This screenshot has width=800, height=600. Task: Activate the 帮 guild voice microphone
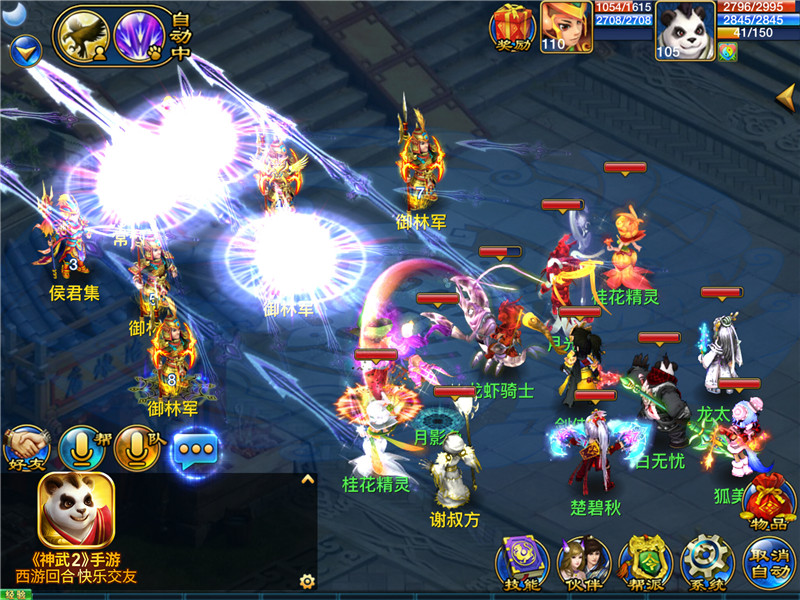pos(82,449)
